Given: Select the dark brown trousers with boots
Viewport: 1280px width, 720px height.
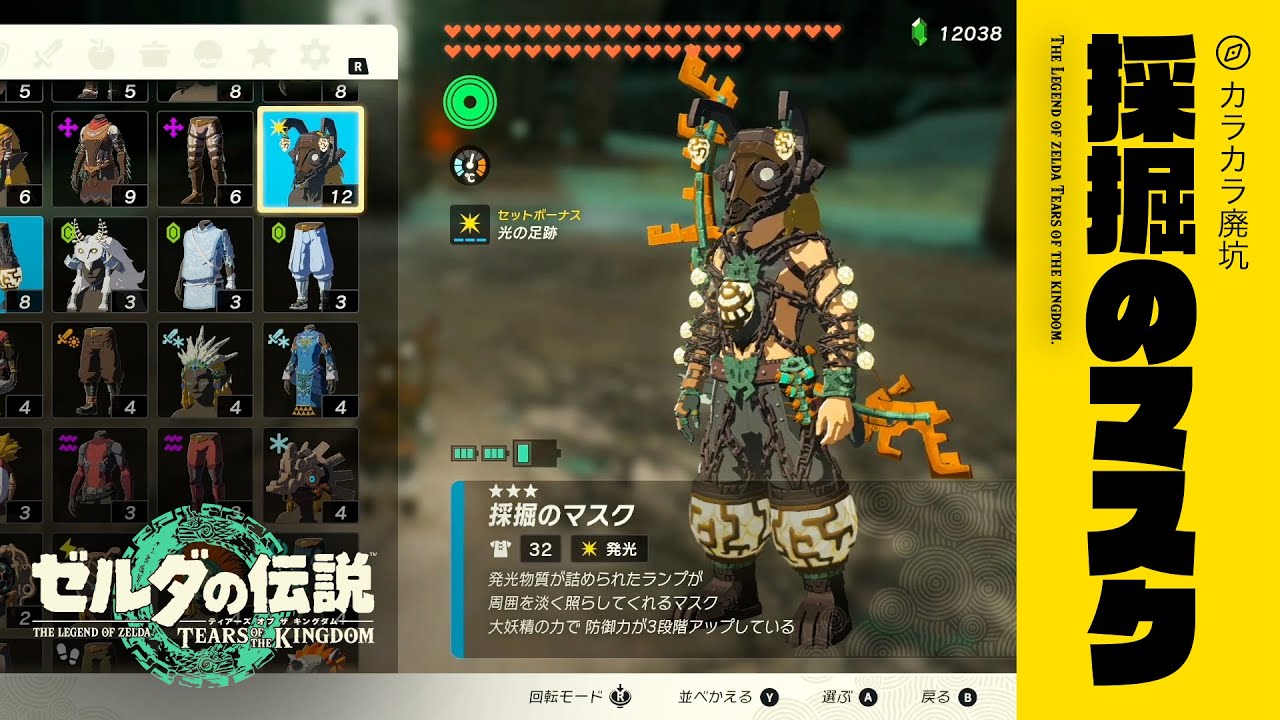Looking at the screenshot, I should (x=100, y=370).
